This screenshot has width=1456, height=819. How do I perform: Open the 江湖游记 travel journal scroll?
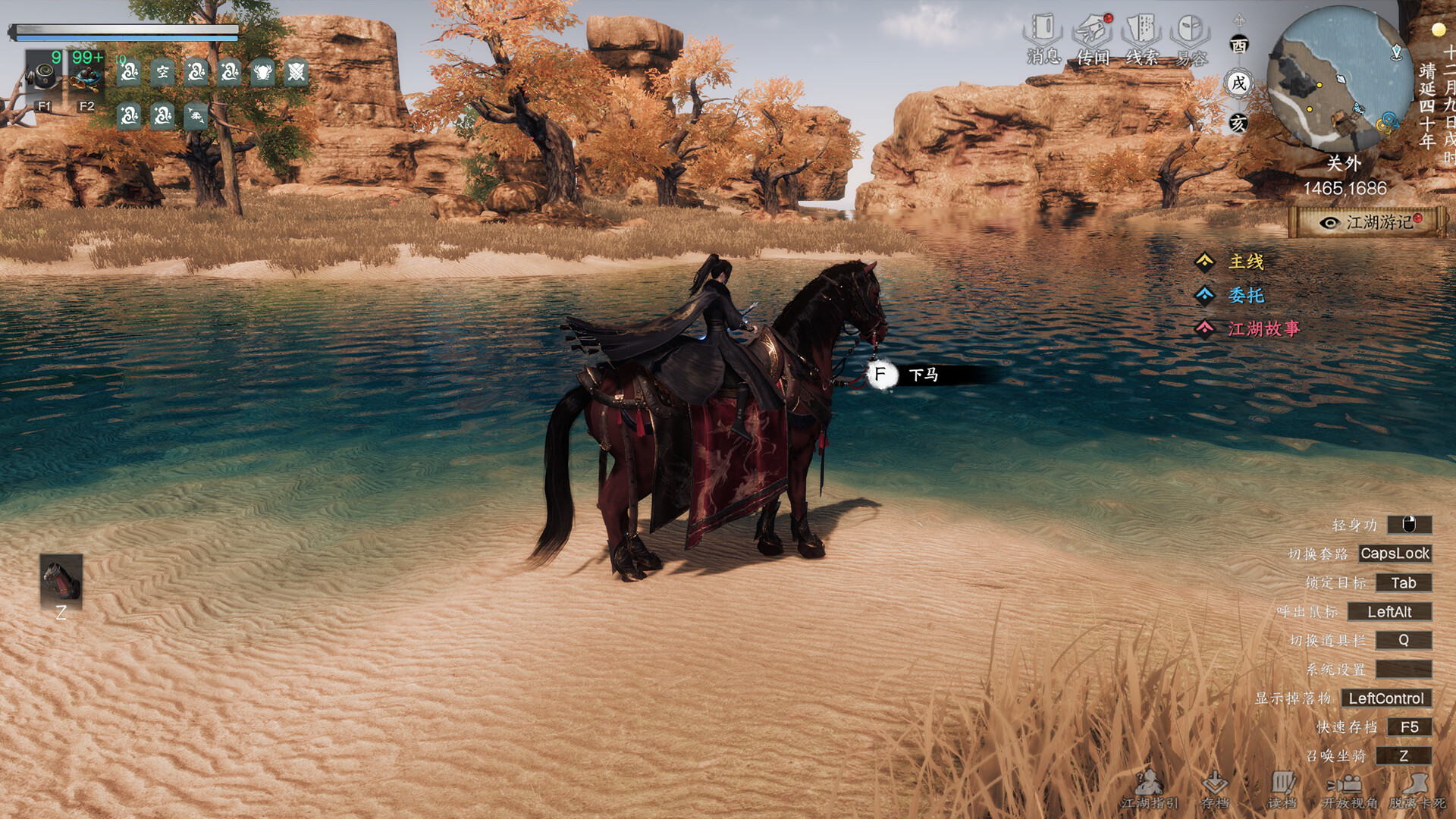(x=1368, y=222)
